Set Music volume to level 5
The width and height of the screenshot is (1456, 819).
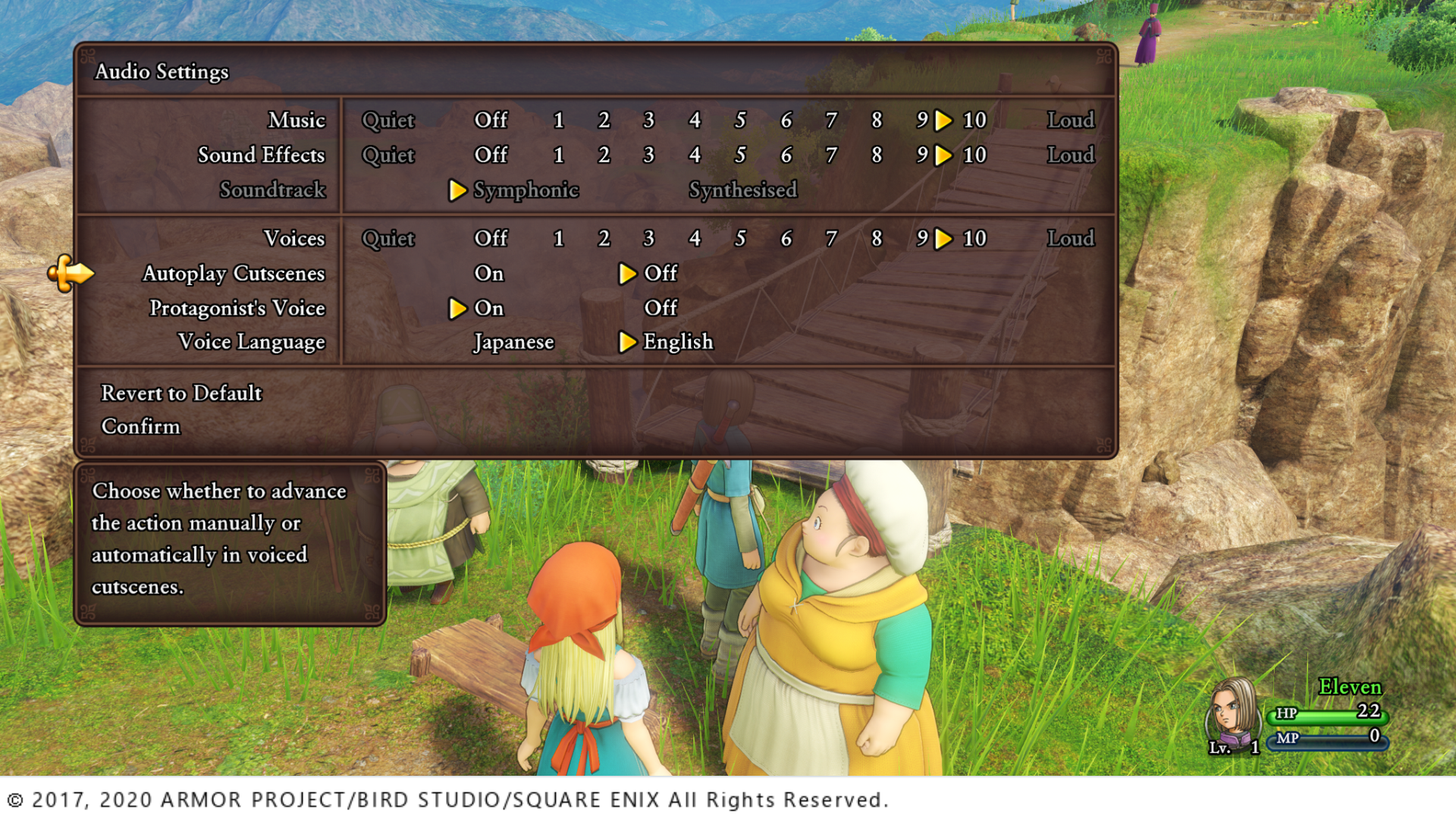coord(739,120)
